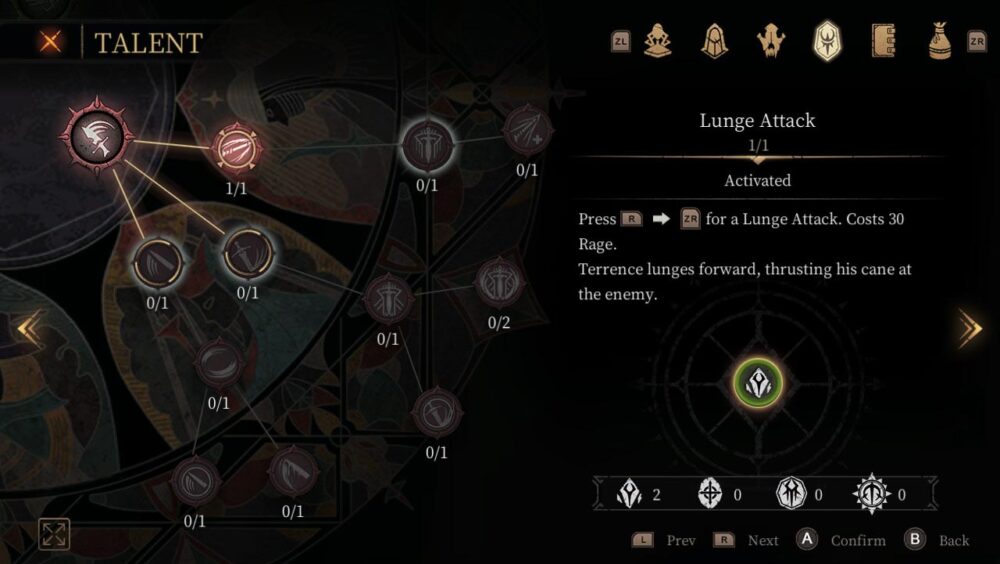Toggle the expand view icon
Image resolution: width=1000 pixels, height=564 pixels.
[x=54, y=535]
